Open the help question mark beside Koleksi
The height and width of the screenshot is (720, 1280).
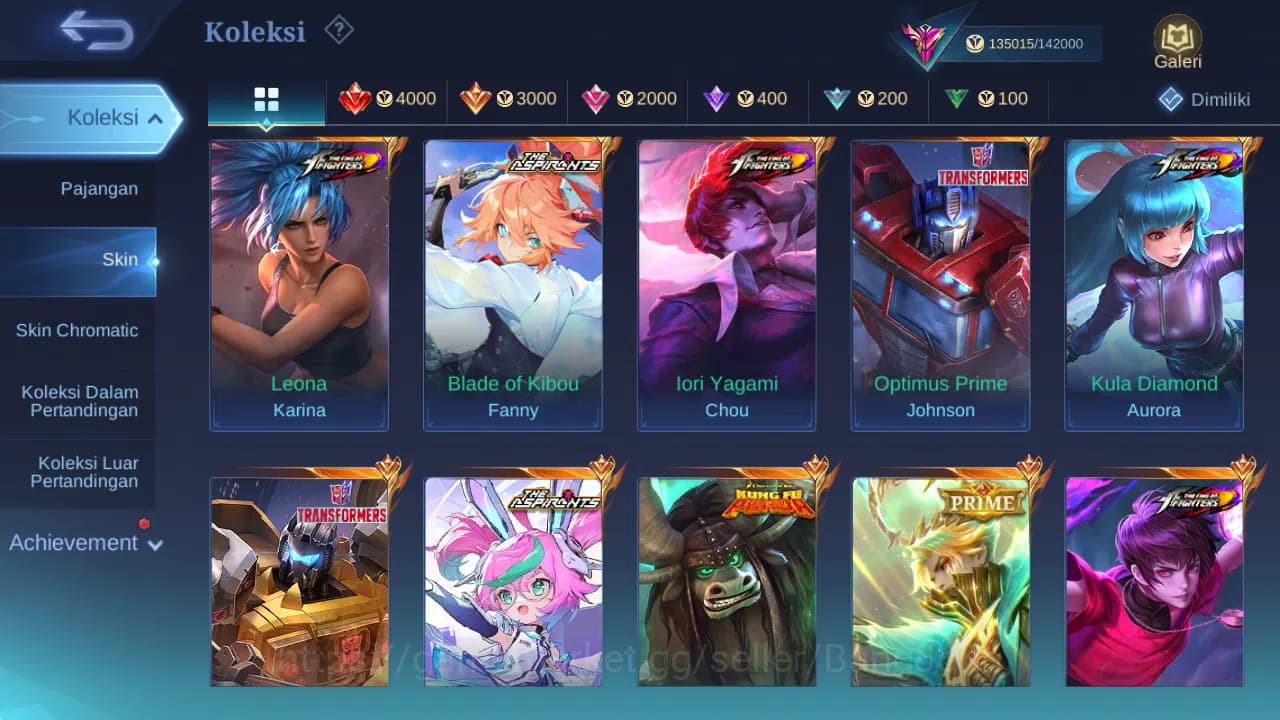[x=339, y=31]
